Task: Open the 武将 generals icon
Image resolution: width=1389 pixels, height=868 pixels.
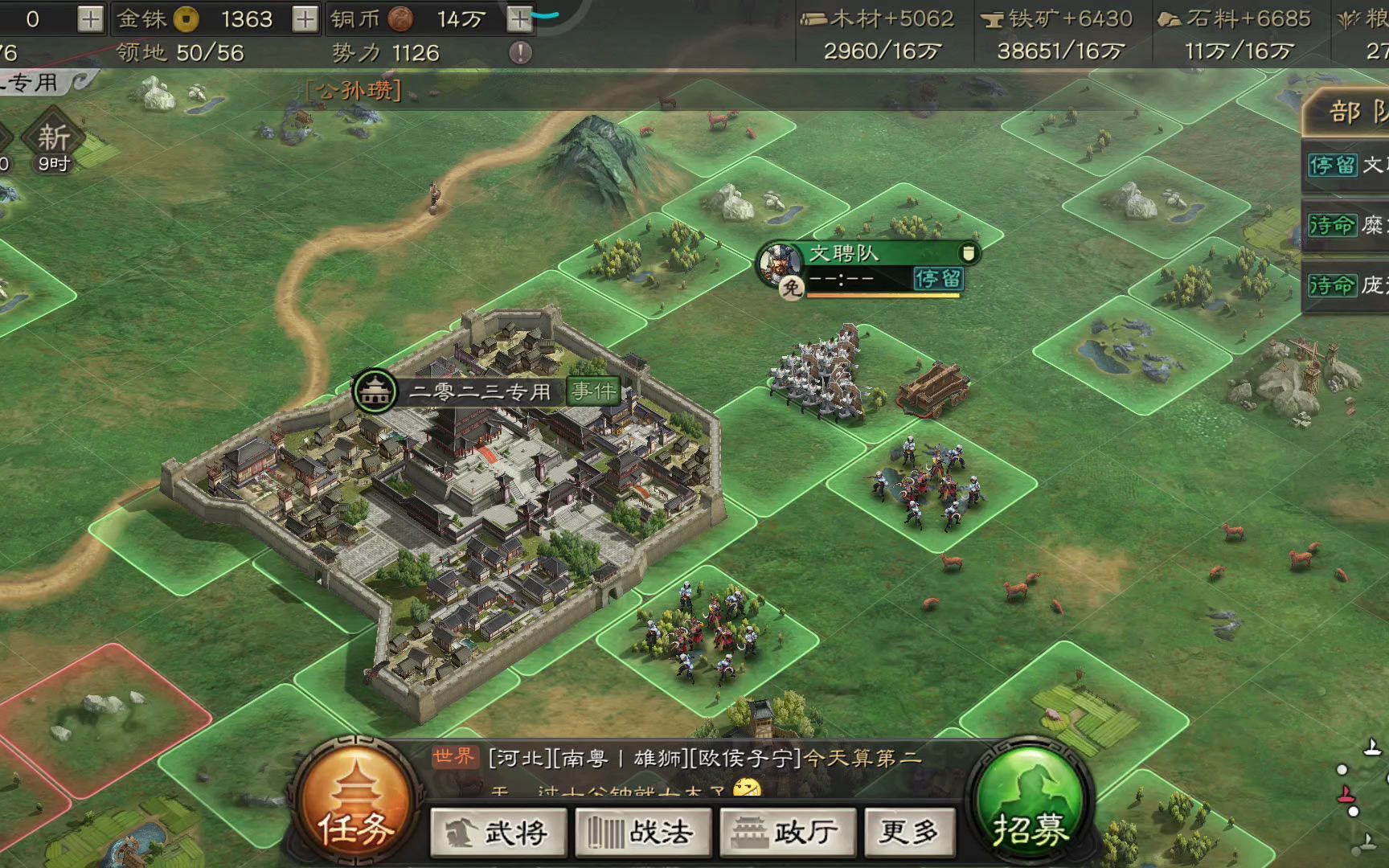Action: (x=498, y=833)
